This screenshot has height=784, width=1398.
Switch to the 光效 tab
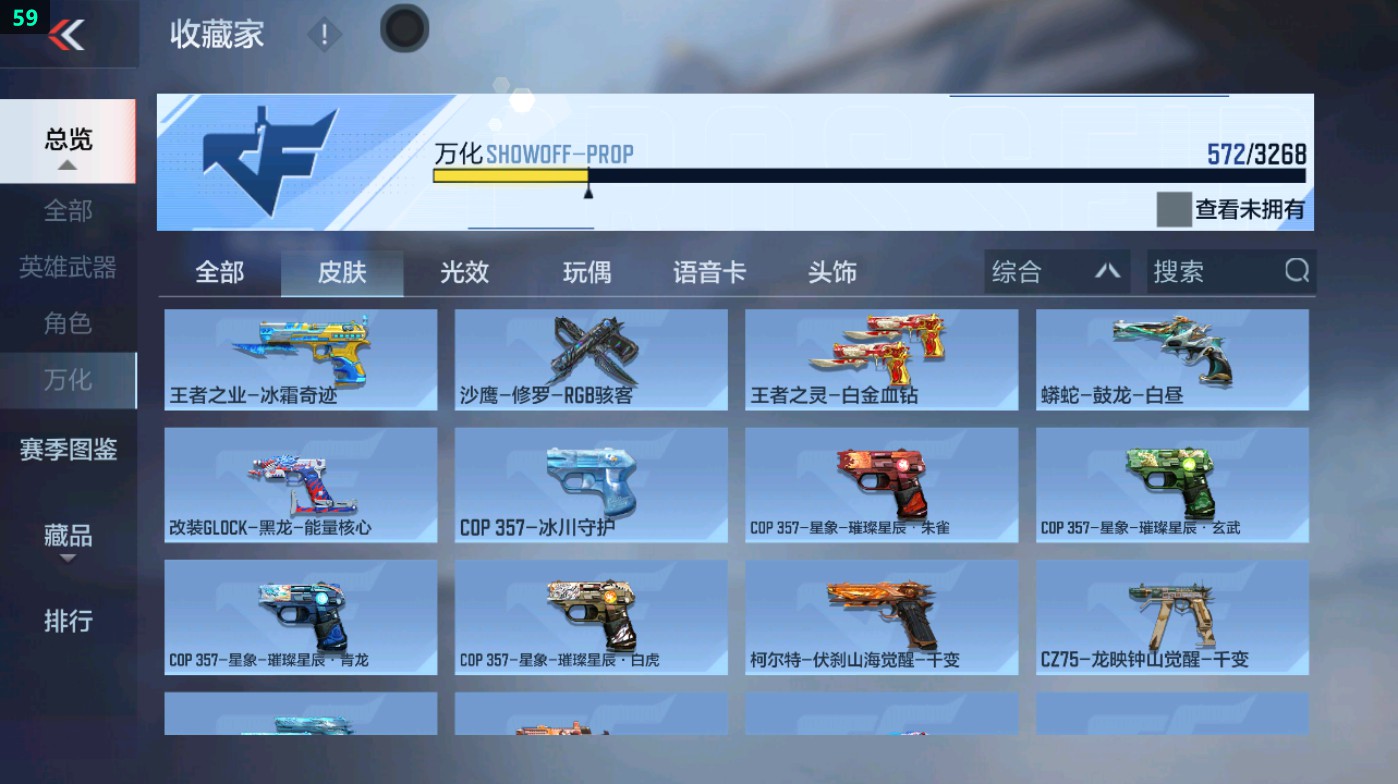[463, 271]
